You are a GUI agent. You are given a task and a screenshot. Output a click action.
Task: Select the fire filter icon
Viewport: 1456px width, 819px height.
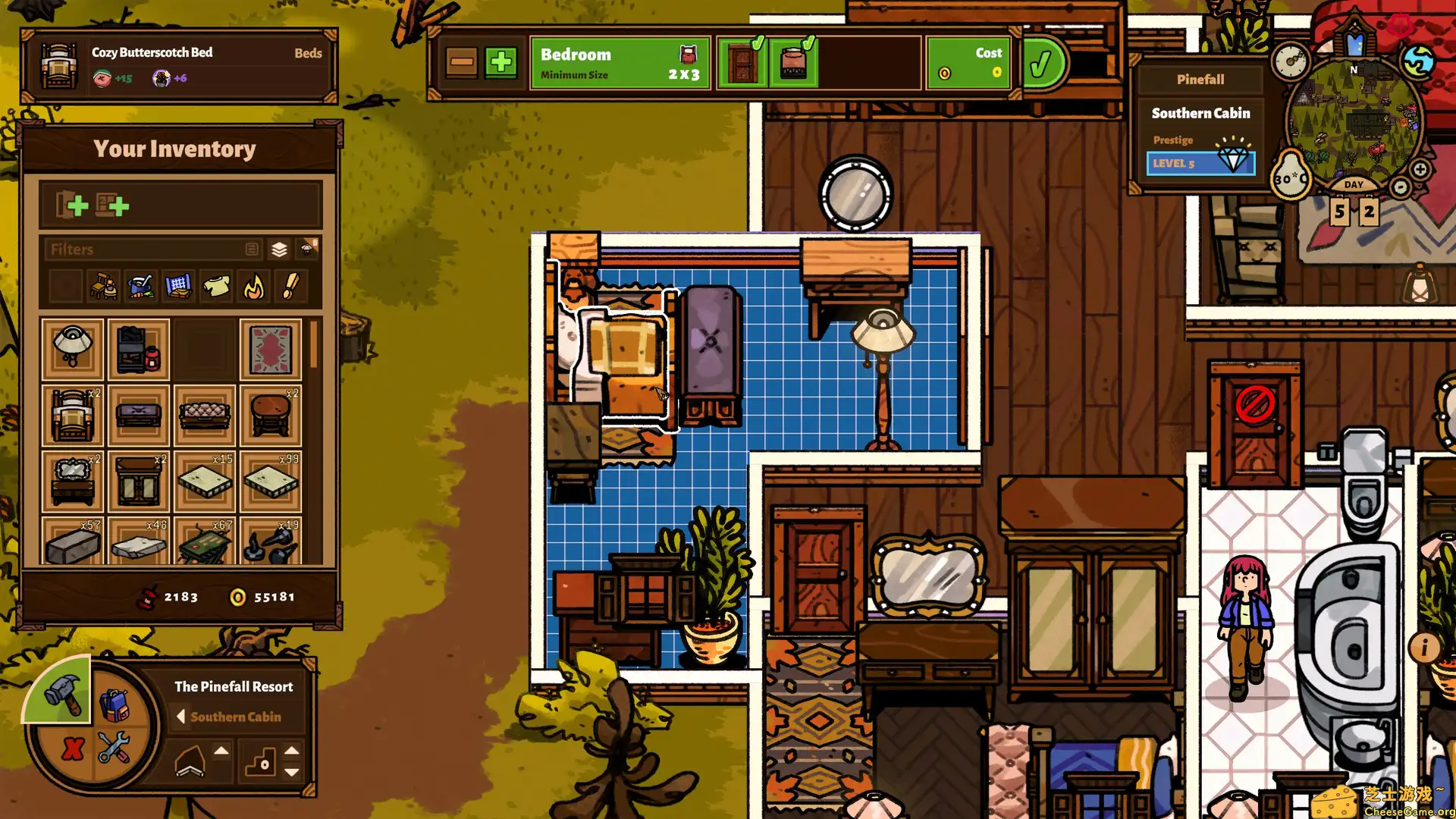tap(252, 287)
